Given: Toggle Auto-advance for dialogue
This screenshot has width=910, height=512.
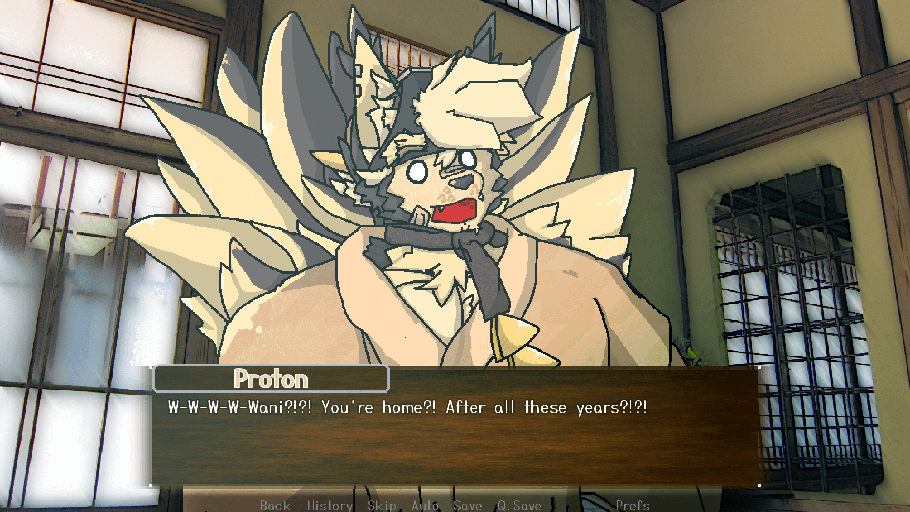Looking at the screenshot, I should pos(425,505).
